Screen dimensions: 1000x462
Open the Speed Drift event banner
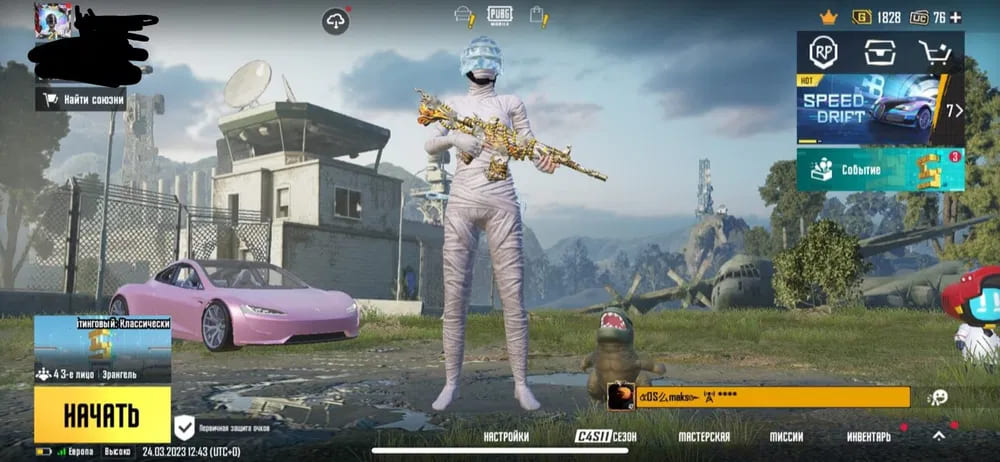pyautogui.click(x=880, y=109)
